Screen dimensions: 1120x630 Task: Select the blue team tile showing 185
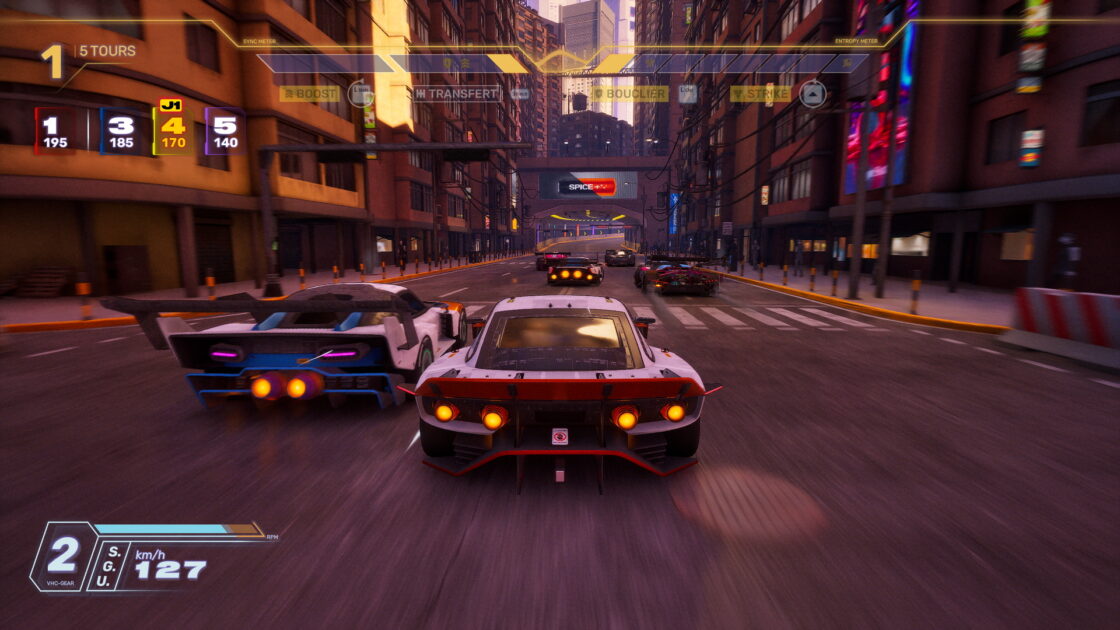[120, 131]
